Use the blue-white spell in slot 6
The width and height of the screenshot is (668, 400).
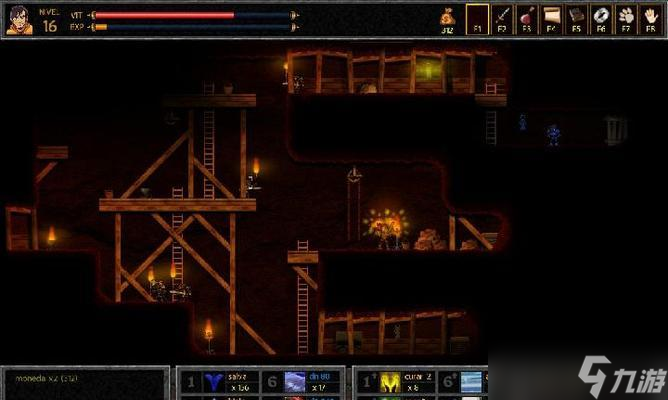(295, 382)
